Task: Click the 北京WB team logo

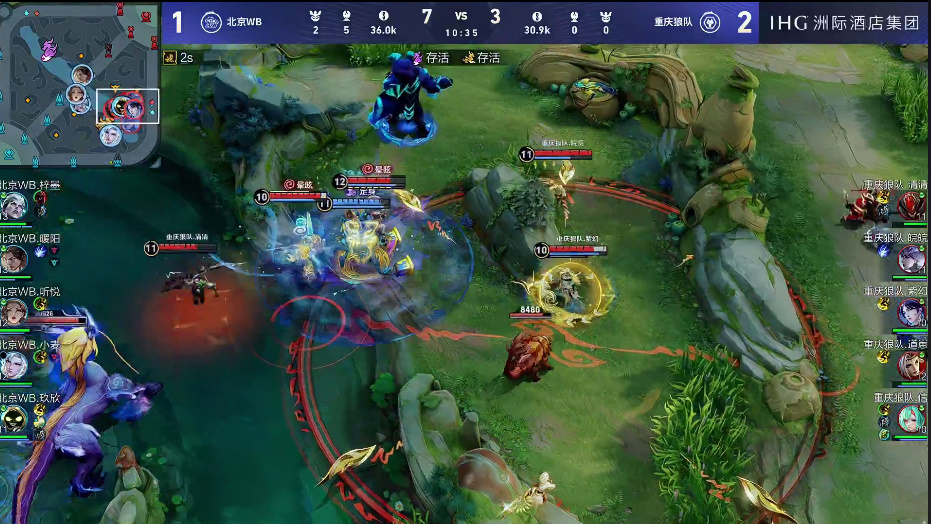Action: (x=211, y=22)
